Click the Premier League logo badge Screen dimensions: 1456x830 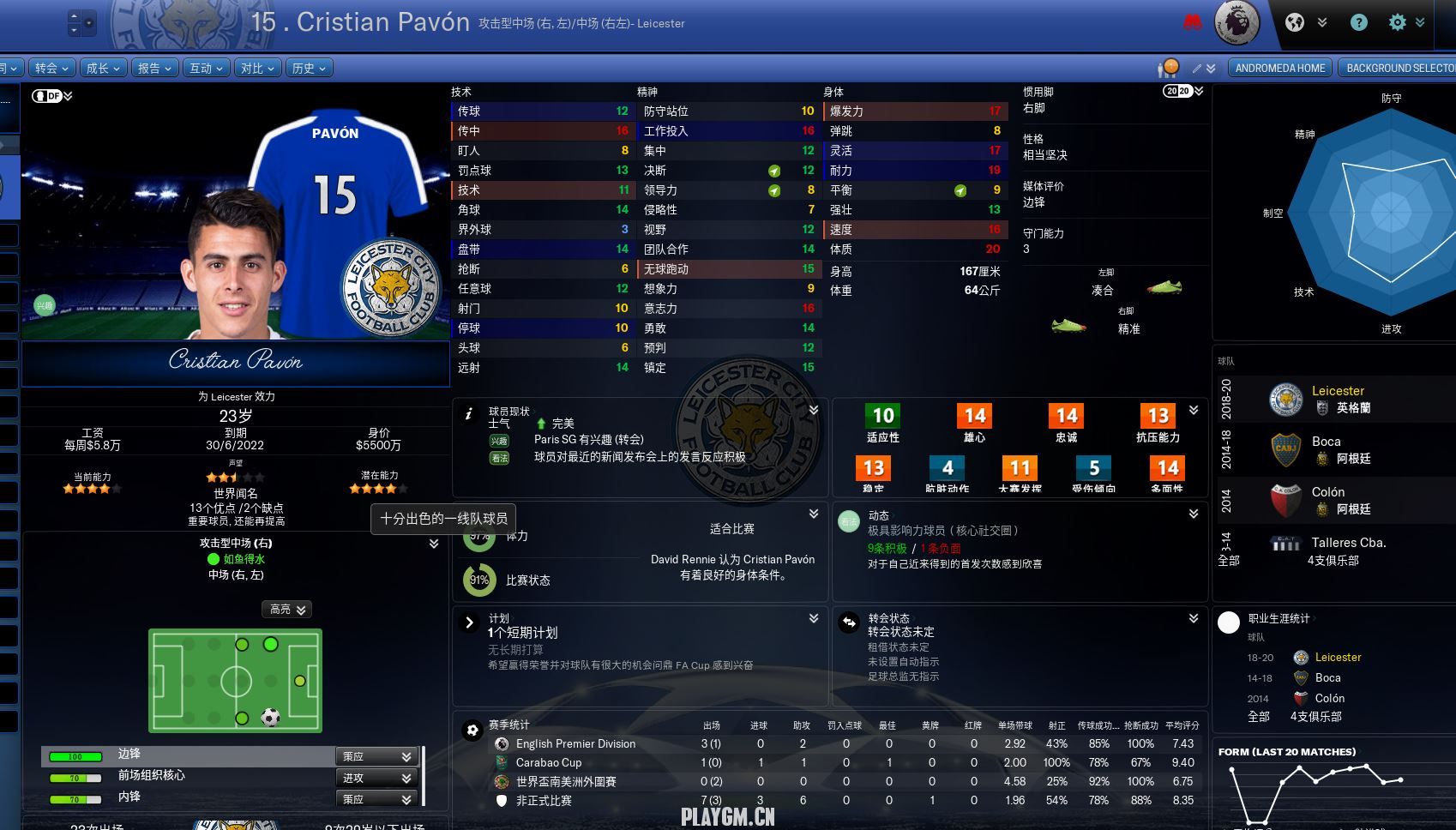(1237, 23)
